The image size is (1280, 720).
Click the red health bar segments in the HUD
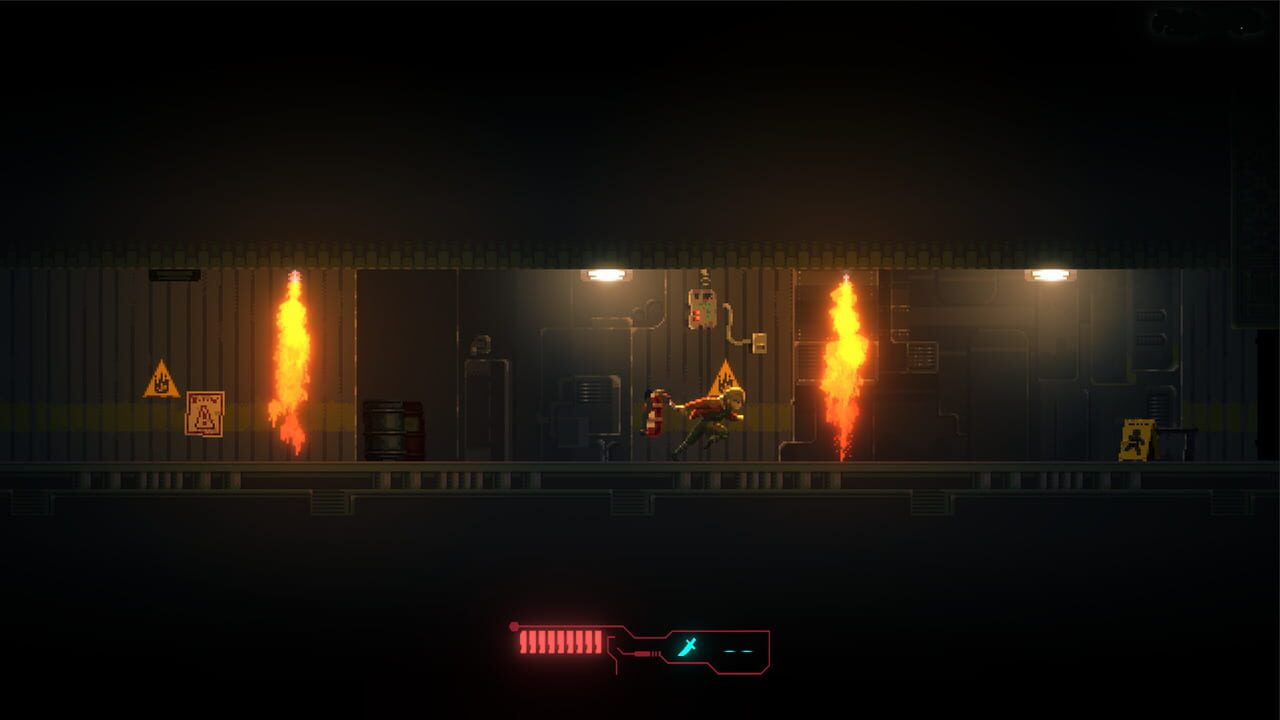(x=560, y=644)
